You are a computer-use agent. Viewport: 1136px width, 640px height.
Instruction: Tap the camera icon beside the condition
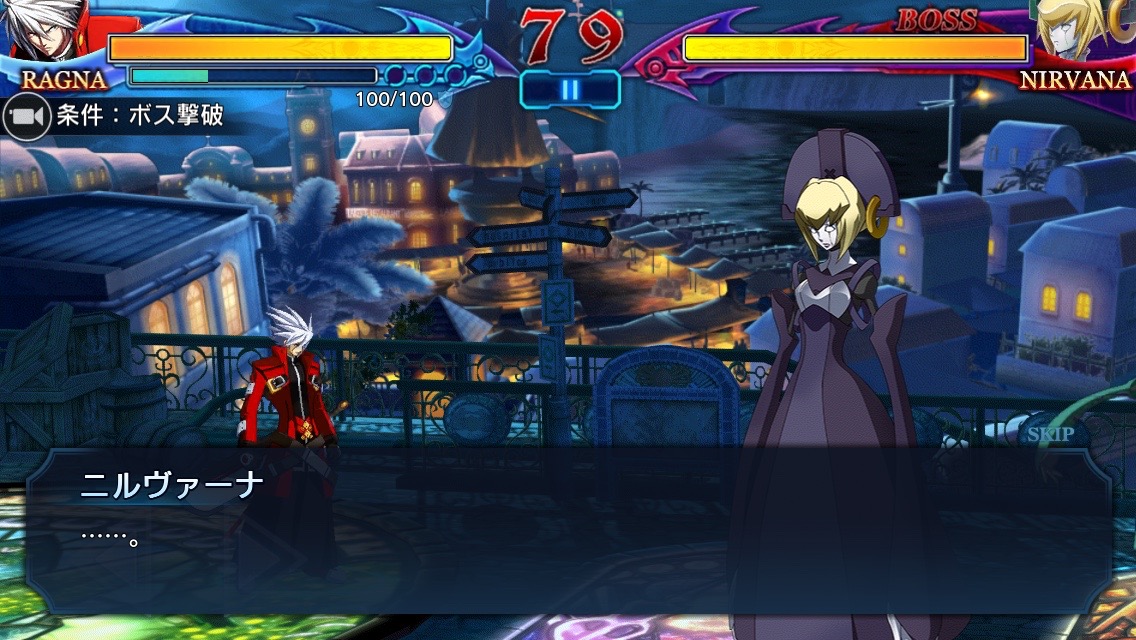(26, 118)
